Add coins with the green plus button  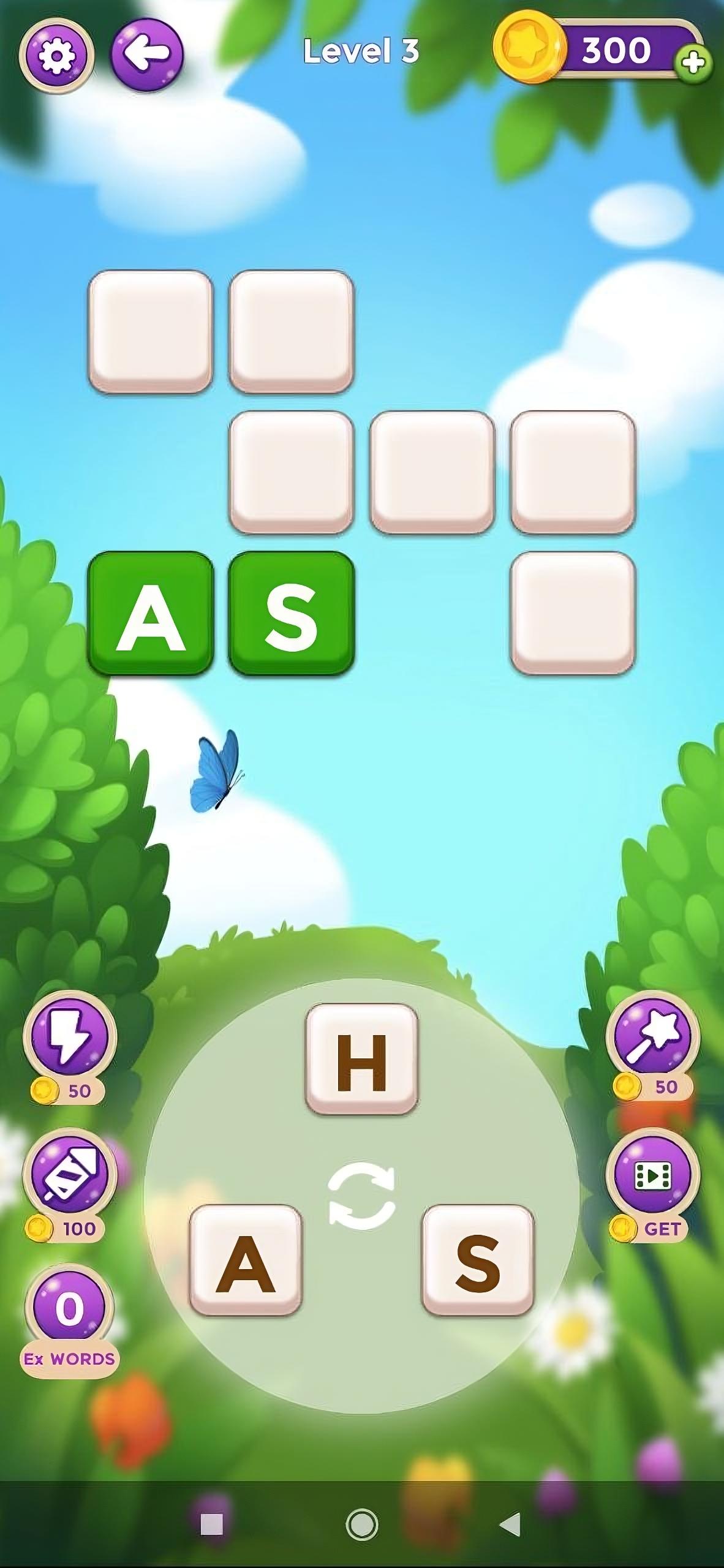tap(693, 62)
